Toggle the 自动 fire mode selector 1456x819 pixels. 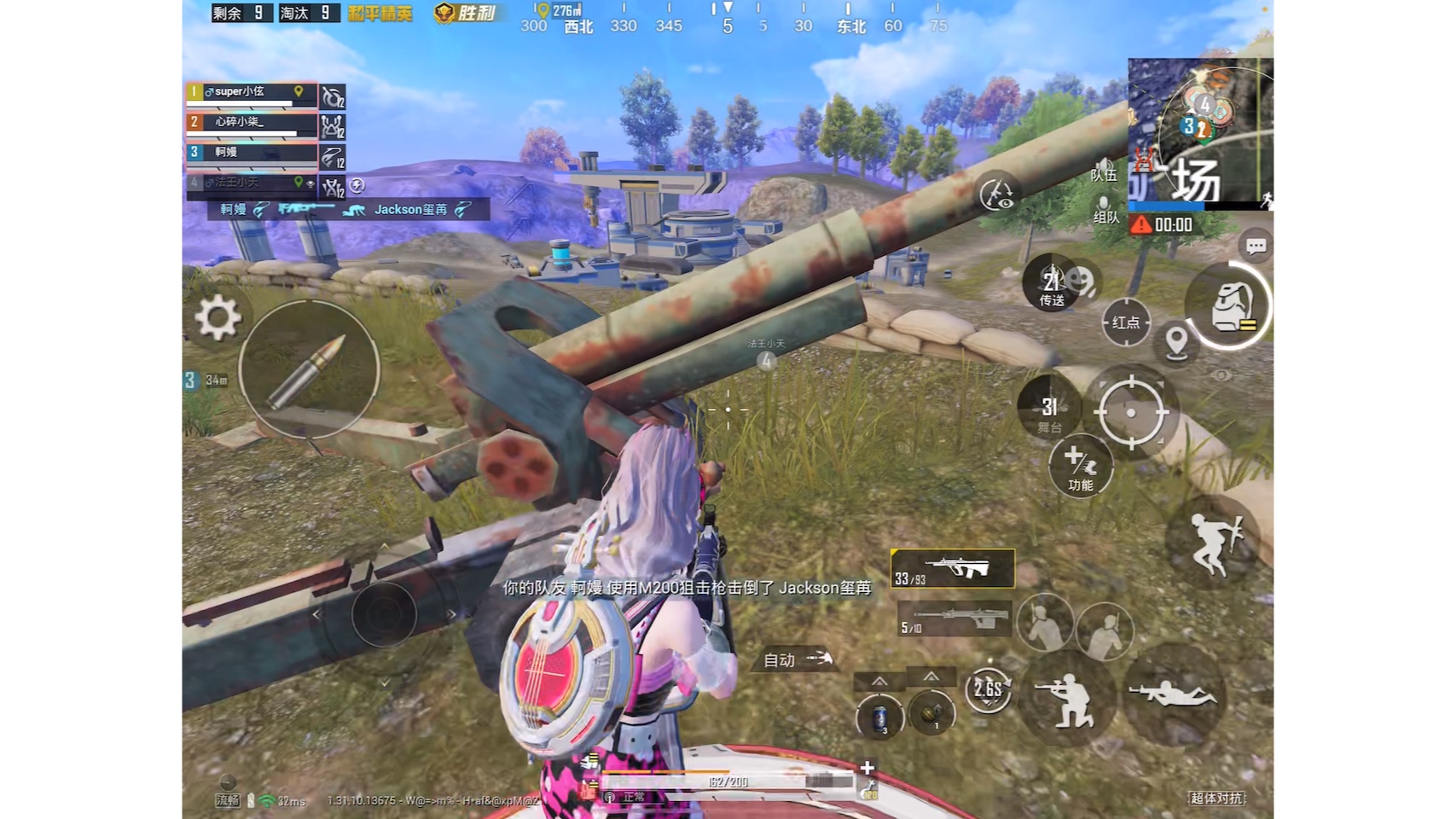tap(797, 659)
